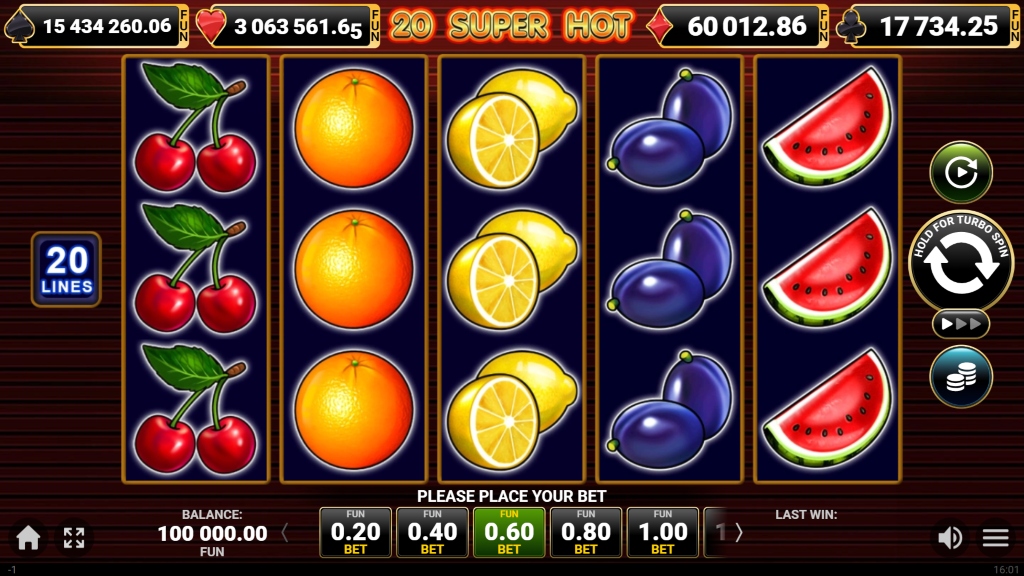1024x576 pixels.
Task: Show previous bets with the left arrow
Action: tap(284, 533)
